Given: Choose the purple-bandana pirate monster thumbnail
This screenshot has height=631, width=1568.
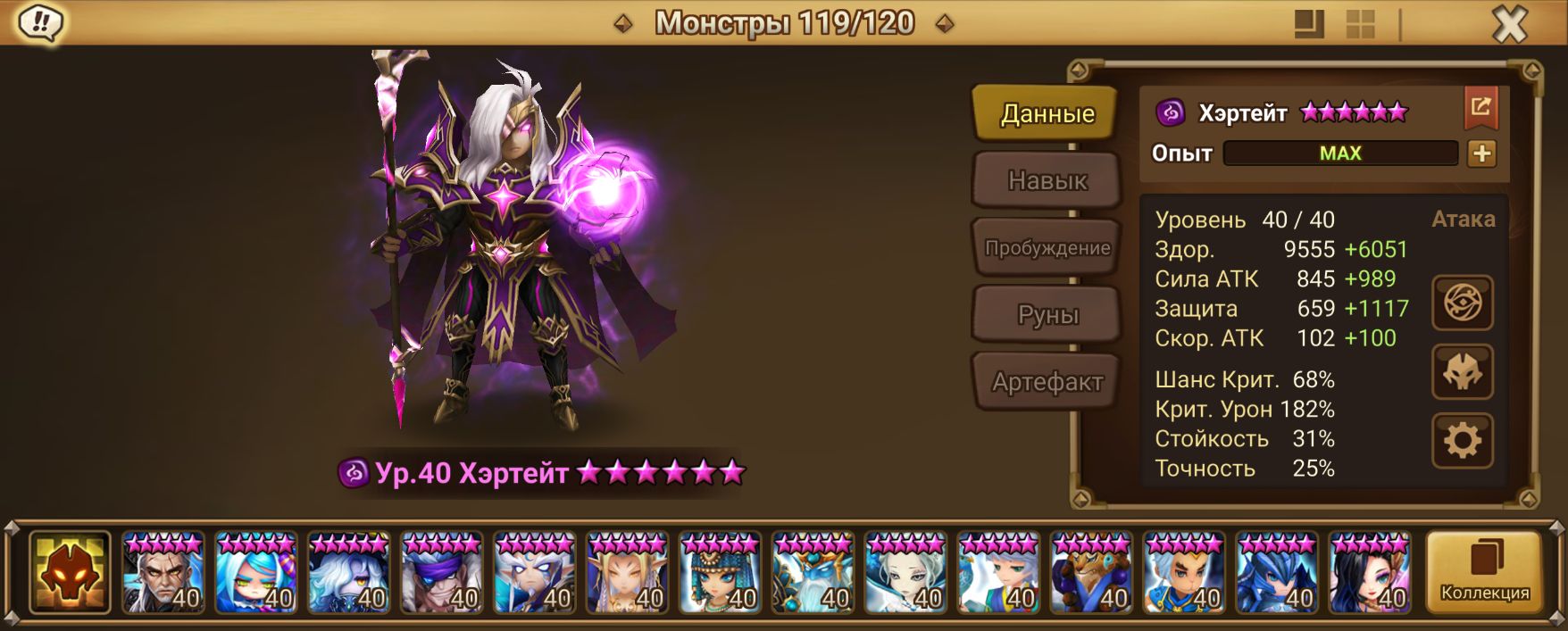Looking at the screenshot, I should click(x=442, y=572).
